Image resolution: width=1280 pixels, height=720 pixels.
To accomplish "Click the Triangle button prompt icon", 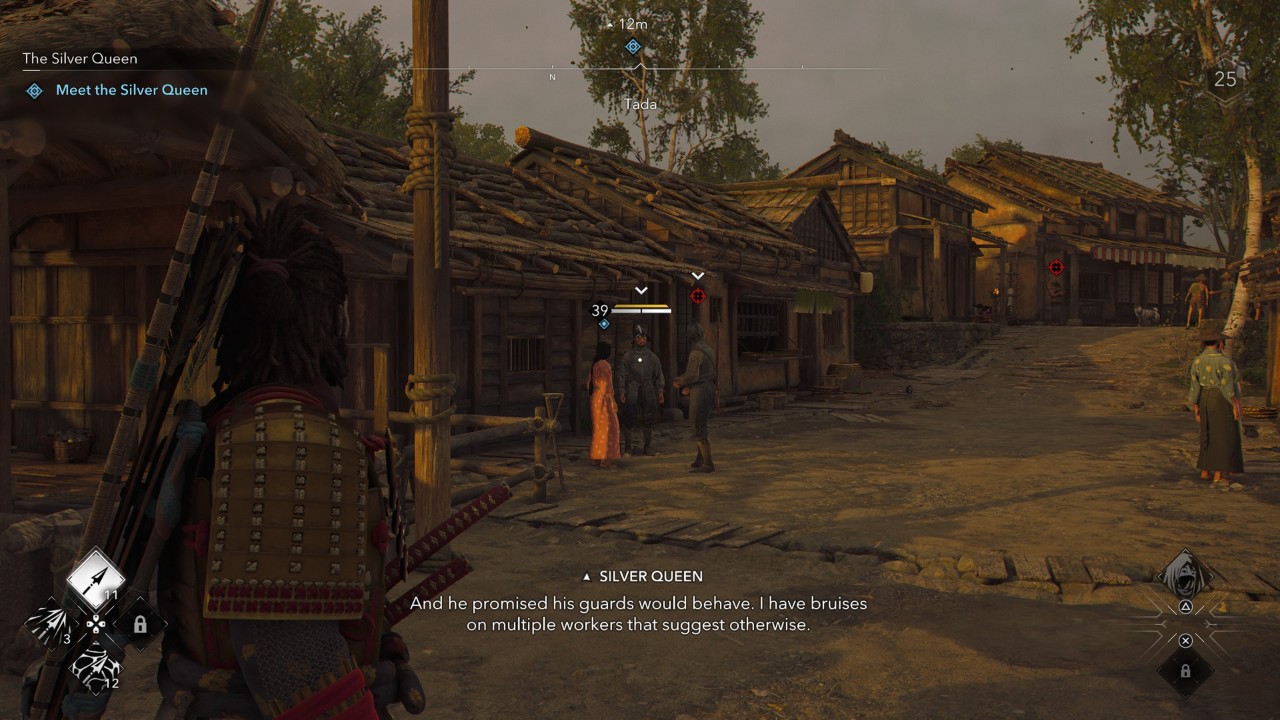I will point(1186,606).
